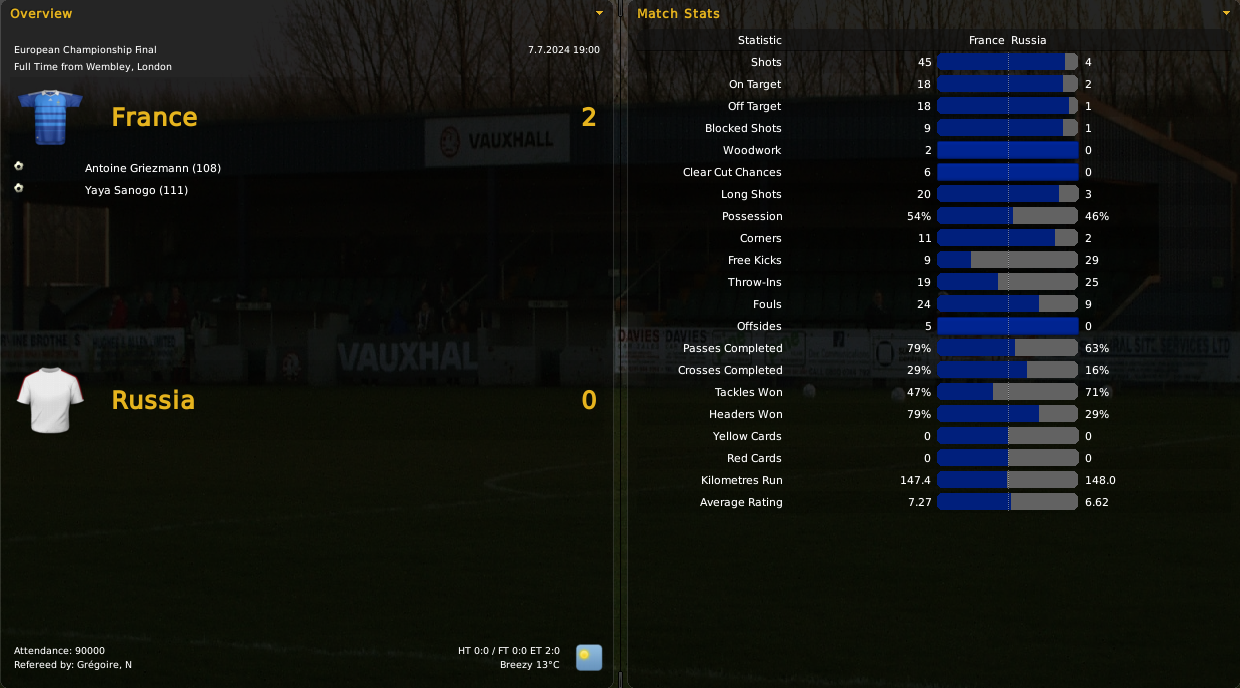1240x688 pixels.
Task: Open the European Championship Final competition link
Action: (85, 49)
